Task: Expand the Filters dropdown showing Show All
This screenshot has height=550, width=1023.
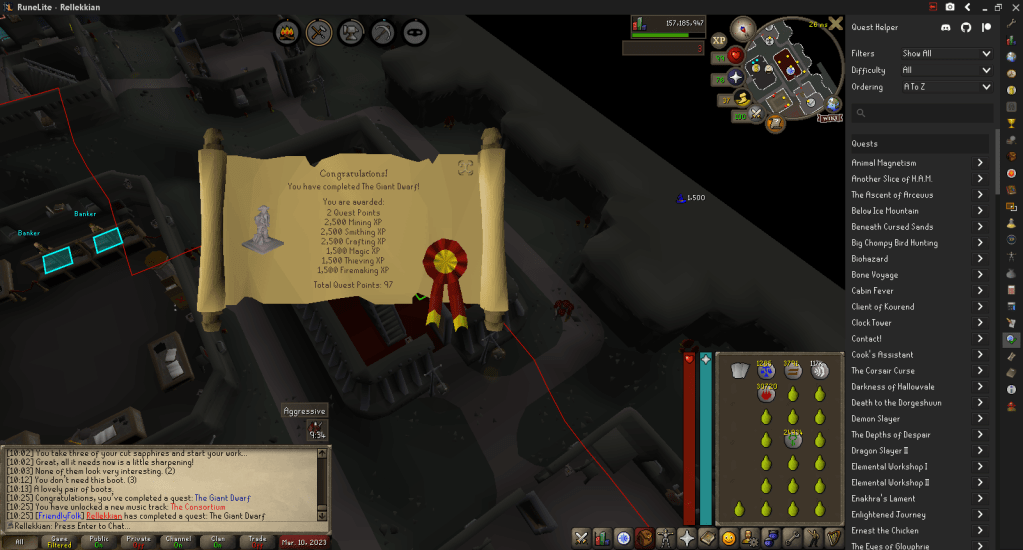Action: (x=945, y=54)
